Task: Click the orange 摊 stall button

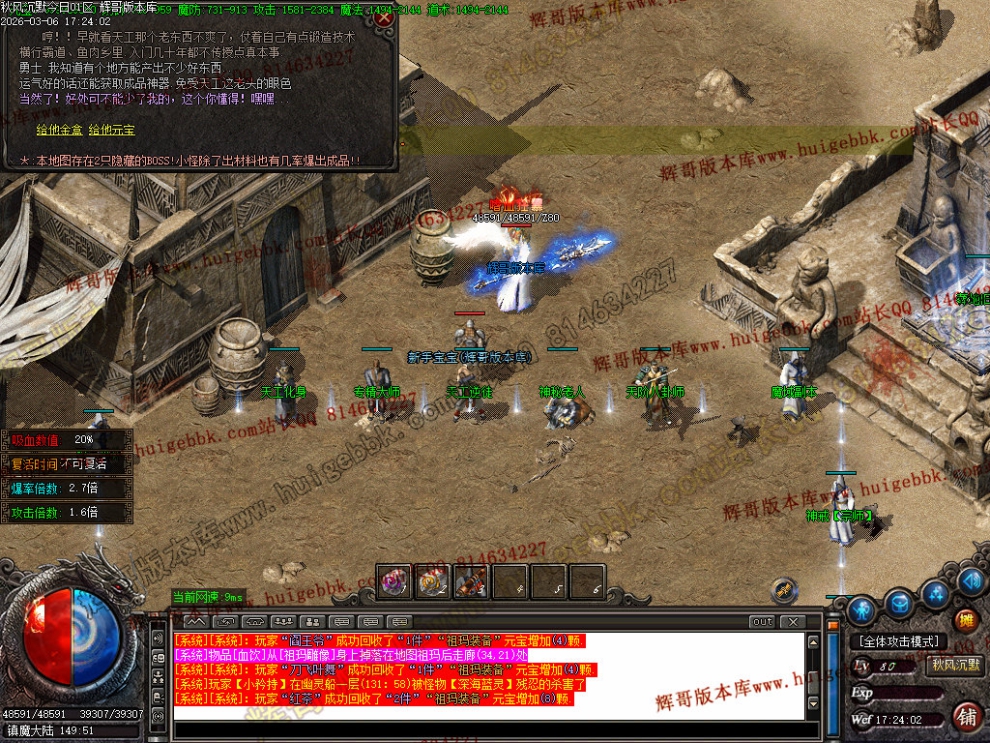Action: coord(966,621)
